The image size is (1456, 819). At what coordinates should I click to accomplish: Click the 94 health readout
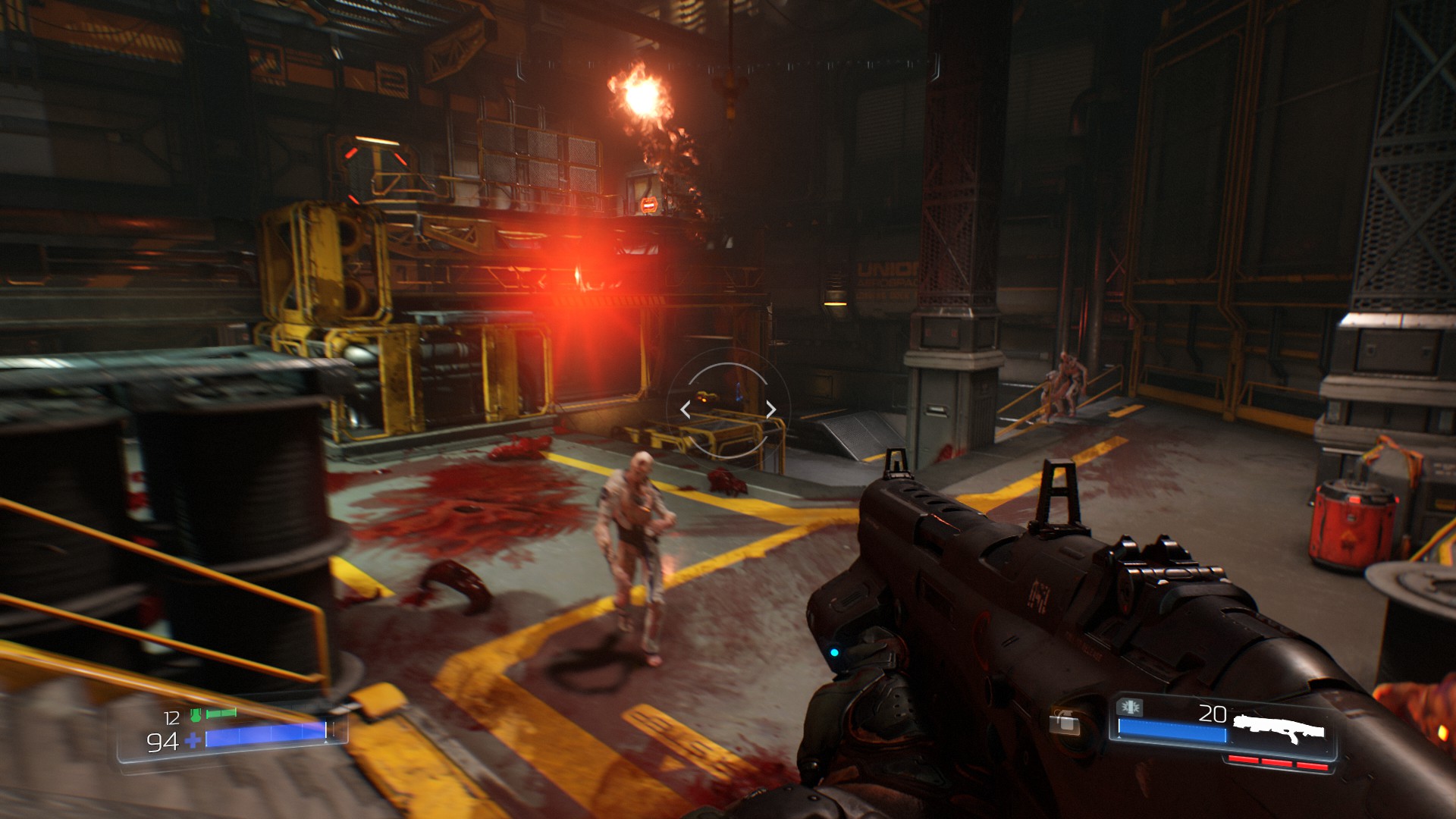coord(162,743)
